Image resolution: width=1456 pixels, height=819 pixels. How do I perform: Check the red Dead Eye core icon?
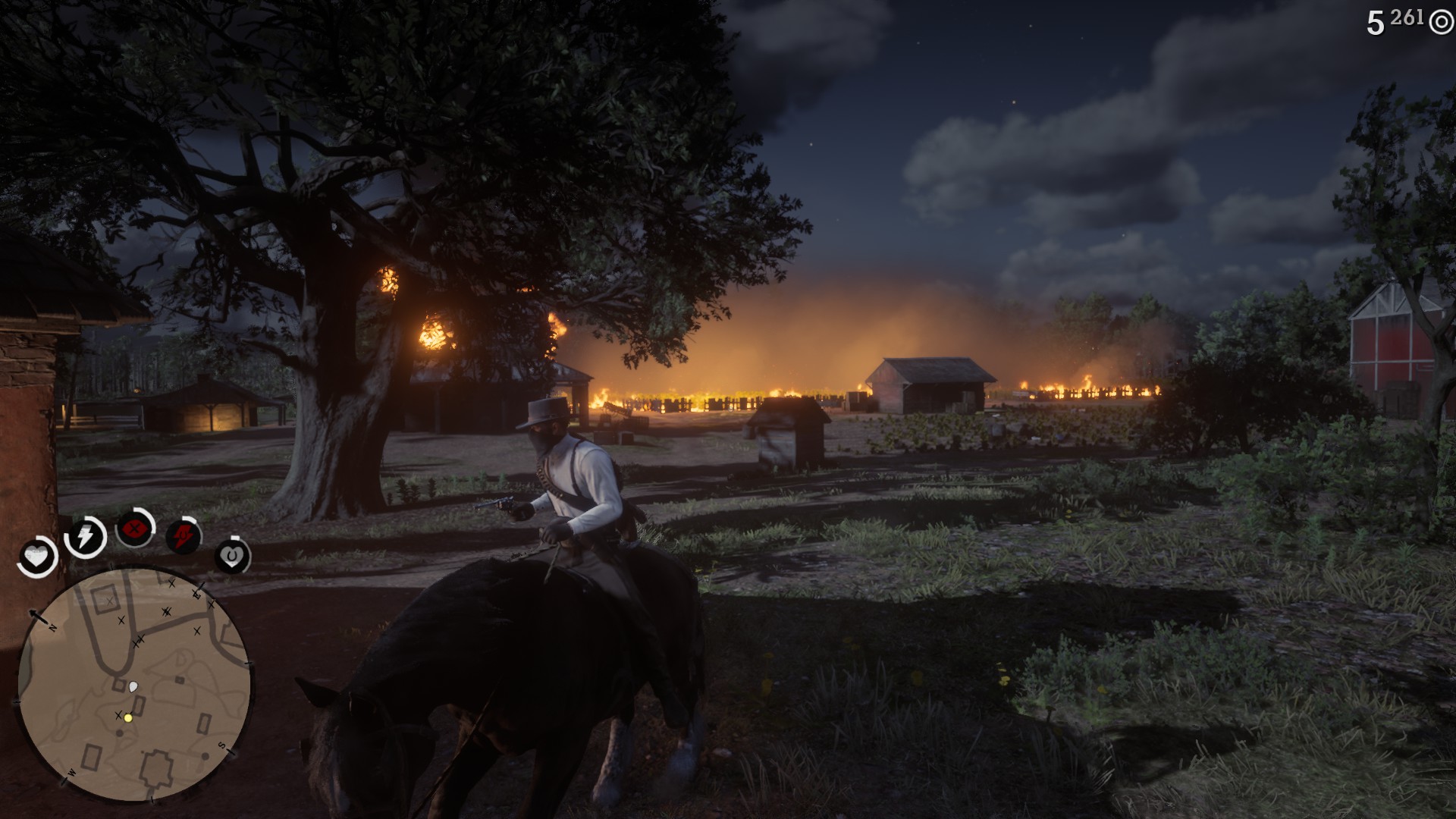point(135,527)
